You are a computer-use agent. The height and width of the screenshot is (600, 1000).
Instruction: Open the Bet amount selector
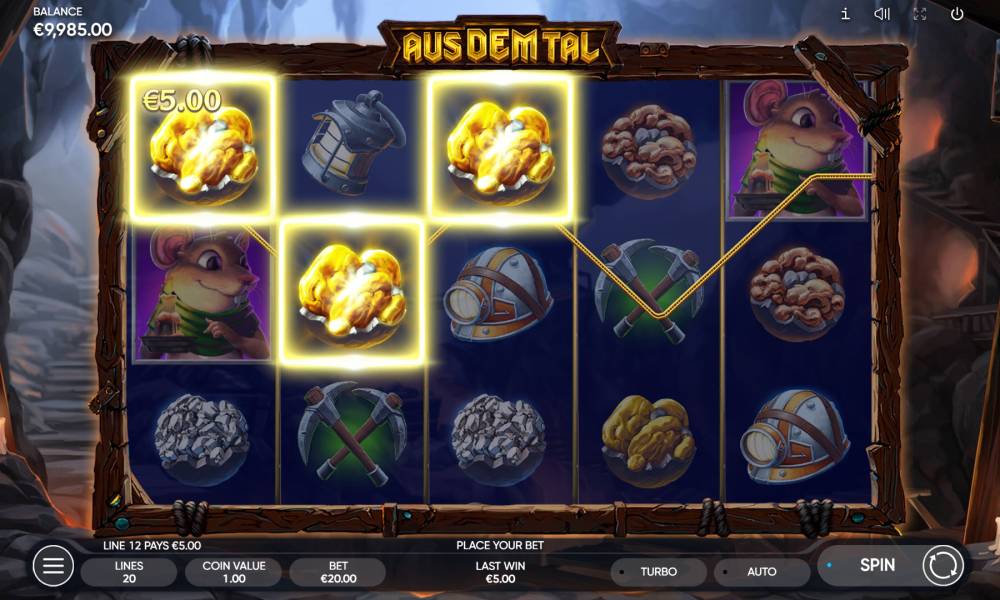(x=338, y=572)
